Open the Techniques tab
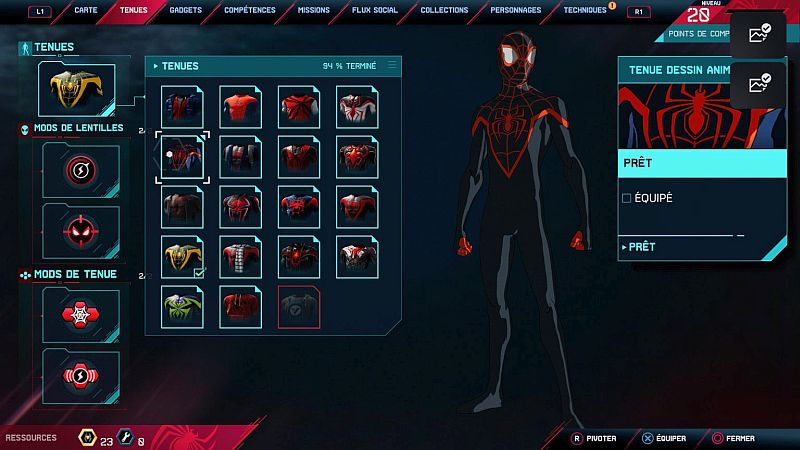Screen dimensions: 800x450 pyautogui.click(x=585, y=10)
